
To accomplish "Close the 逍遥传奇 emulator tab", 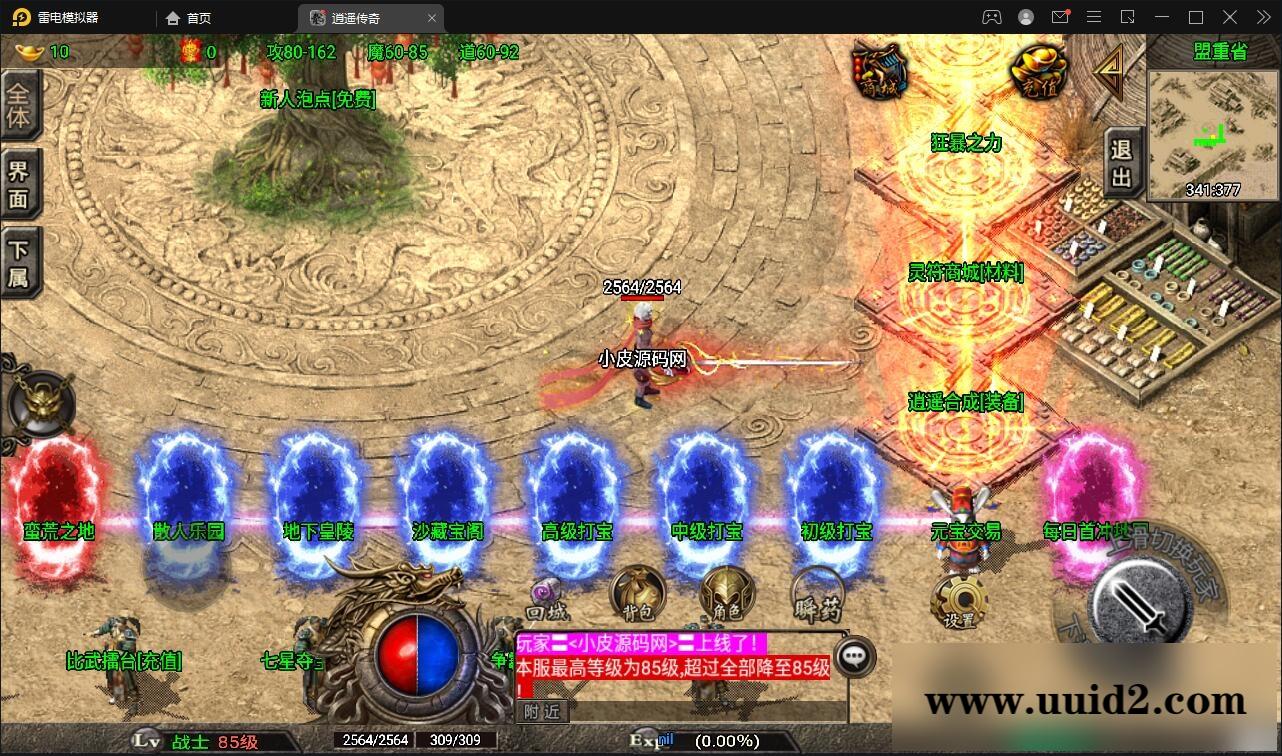I will click(x=432, y=18).
